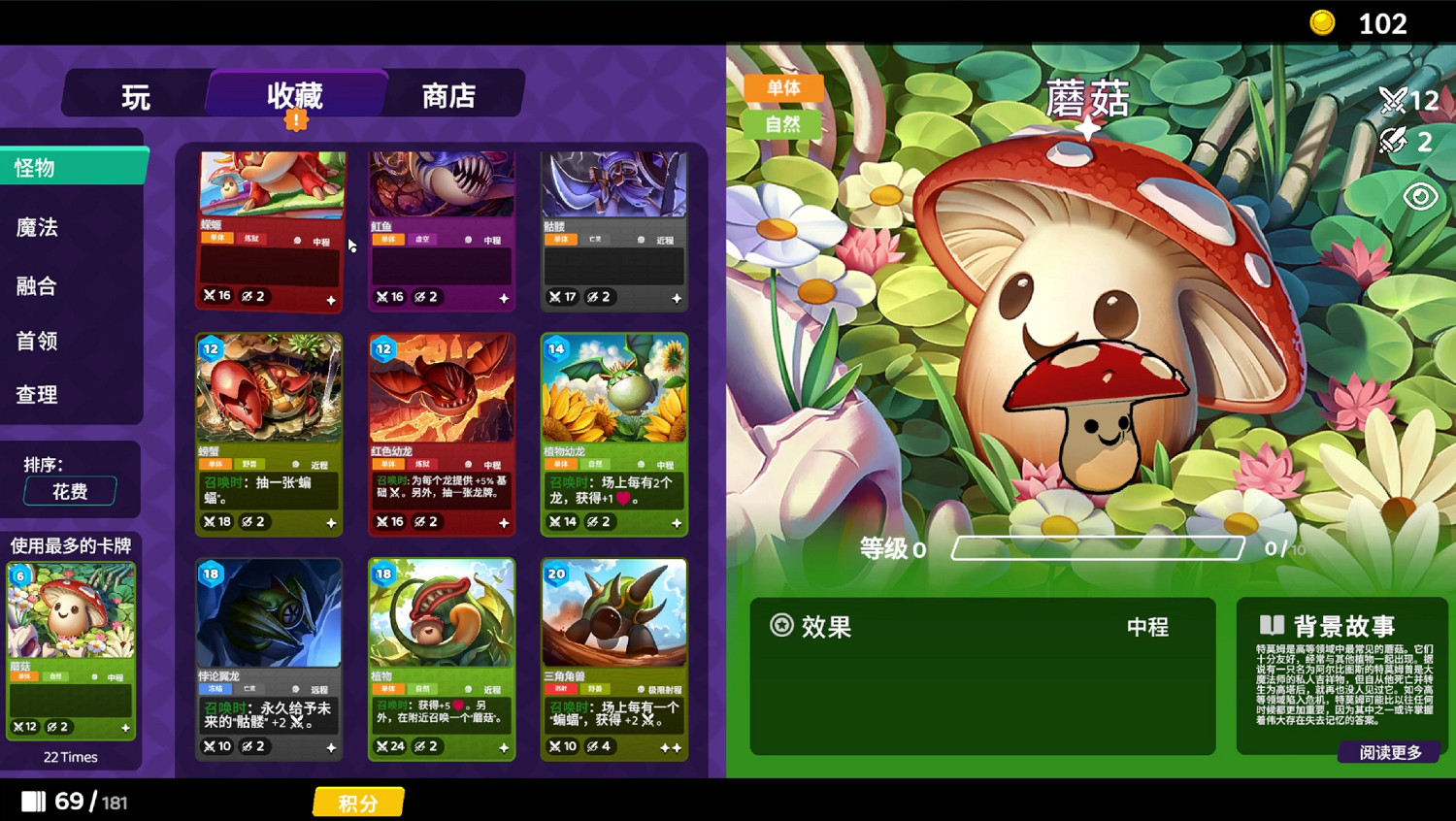Switch to the 商店 tab
The height and width of the screenshot is (821, 1456).
449,95
